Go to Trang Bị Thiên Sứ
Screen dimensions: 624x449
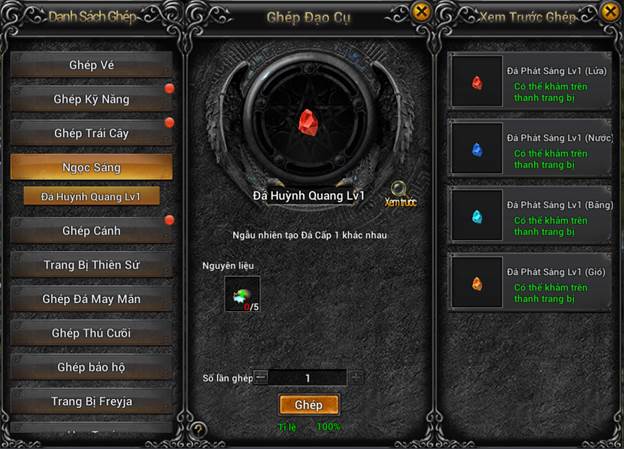tap(92, 265)
